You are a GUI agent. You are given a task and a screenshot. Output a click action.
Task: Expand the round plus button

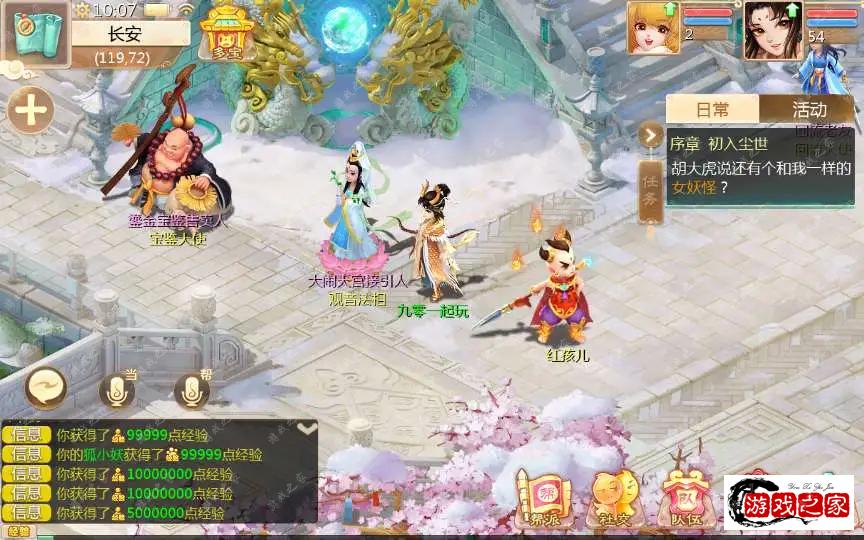[x=32, y=110]
